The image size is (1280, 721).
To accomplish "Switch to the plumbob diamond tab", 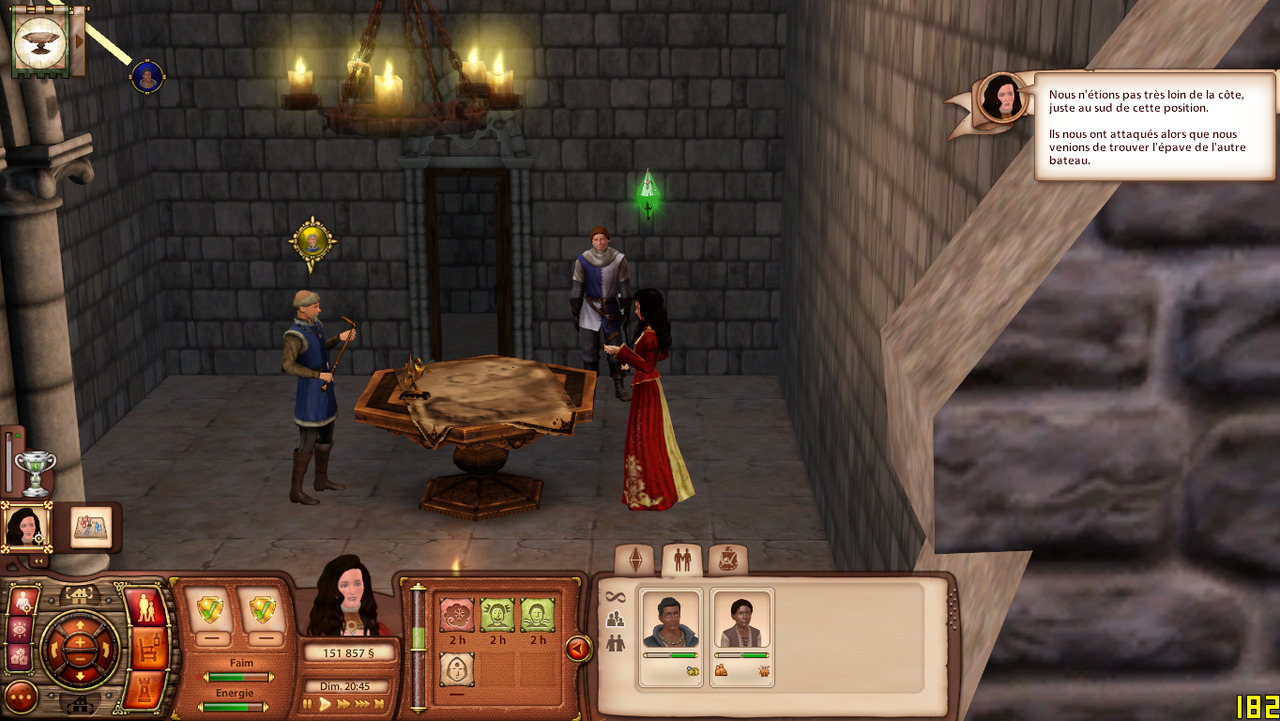I will [x=635, y=560].
